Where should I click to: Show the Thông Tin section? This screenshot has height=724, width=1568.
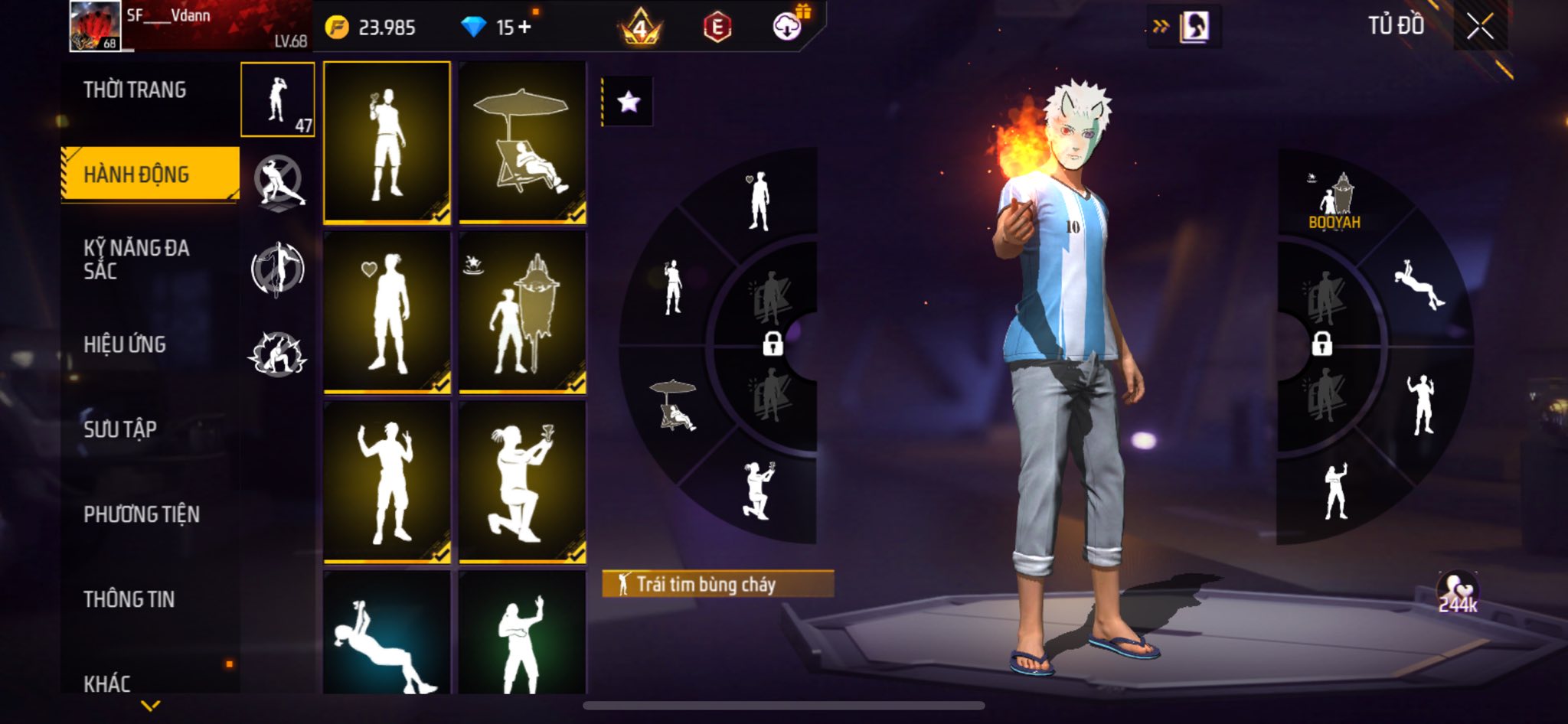[x=129, y=599]
